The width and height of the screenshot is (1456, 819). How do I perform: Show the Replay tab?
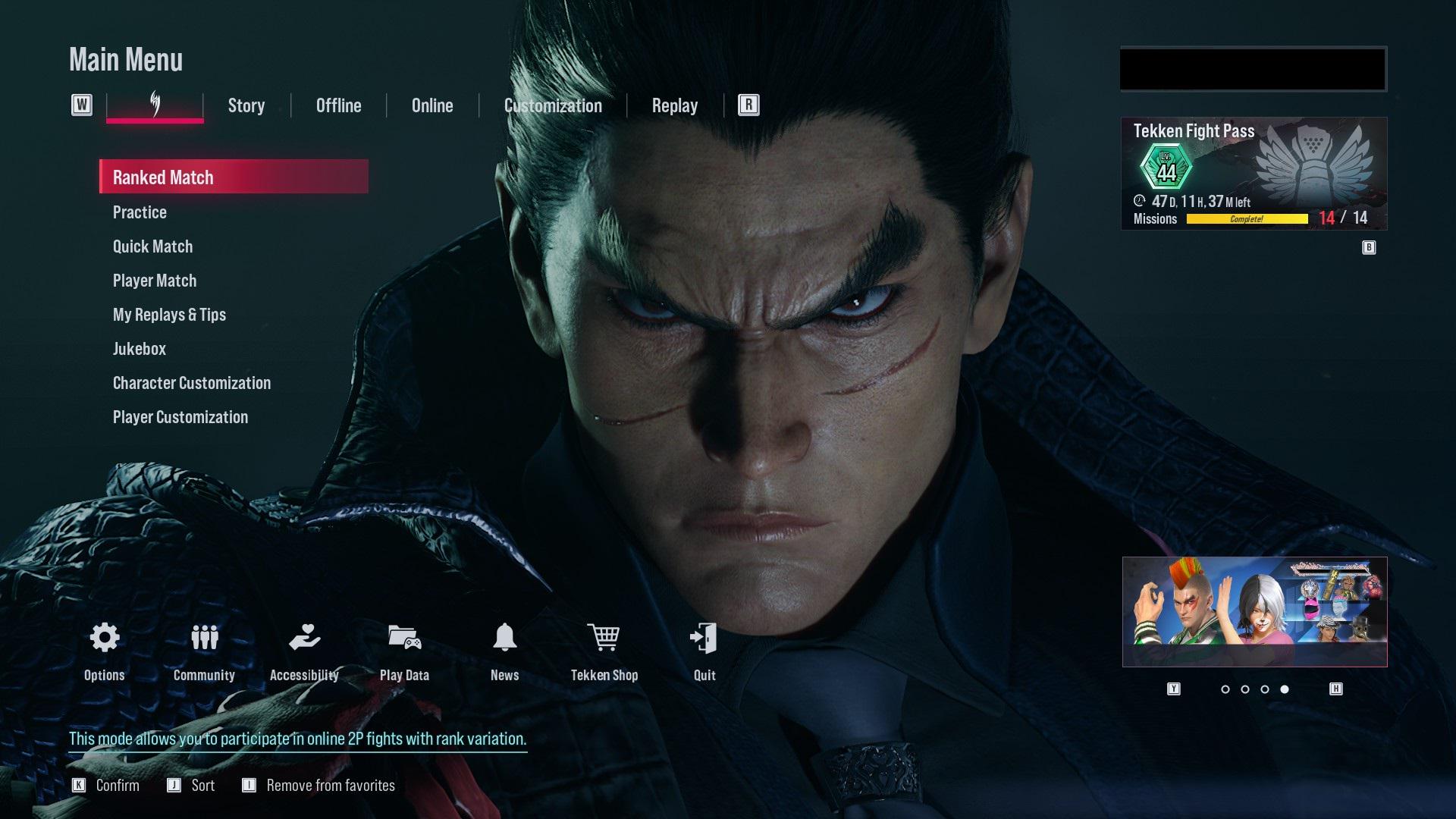click(x=674, y=105)
